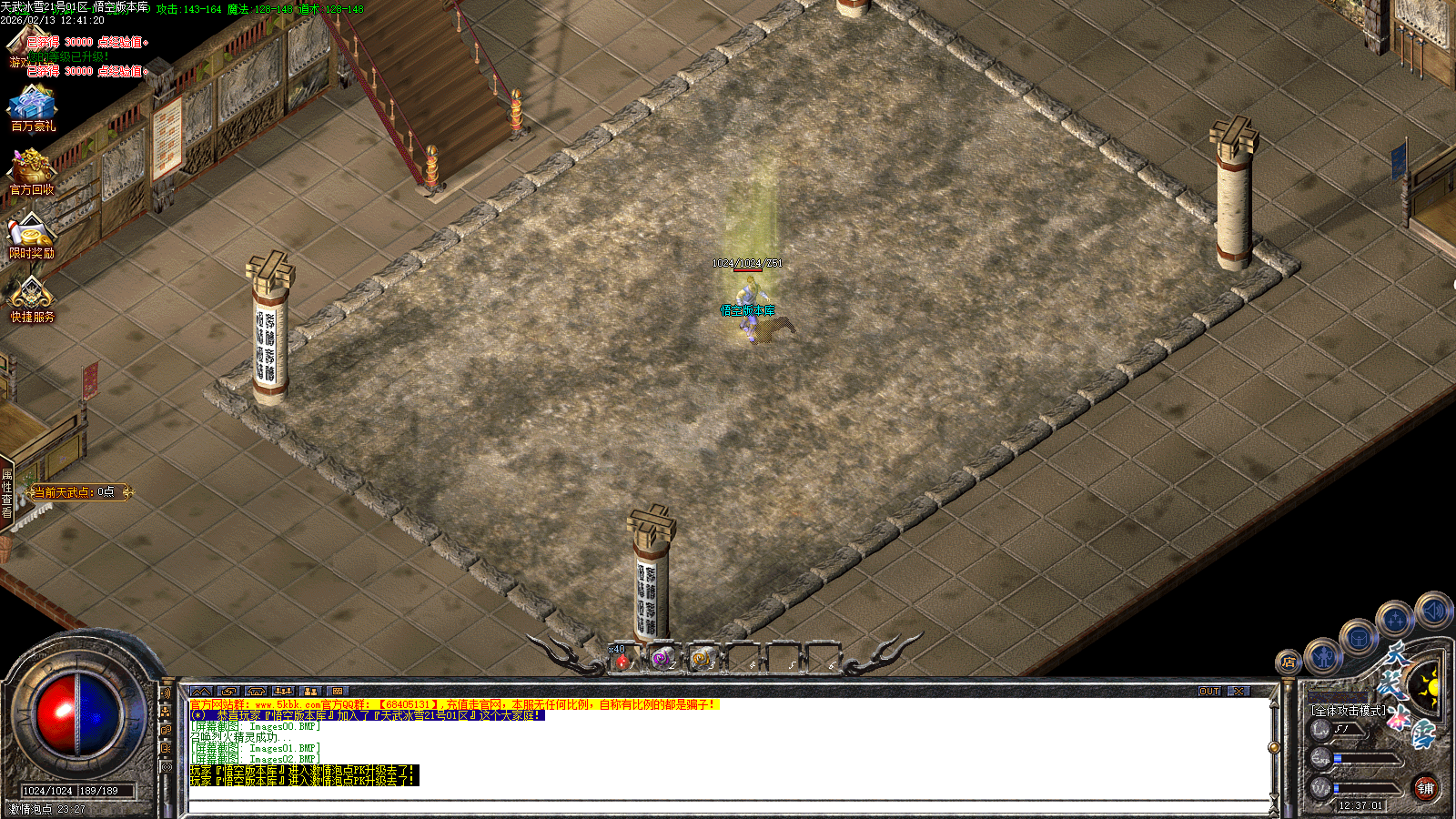
Task: Select the warrior attack-mode round icon
Action: pos(1322,657)
